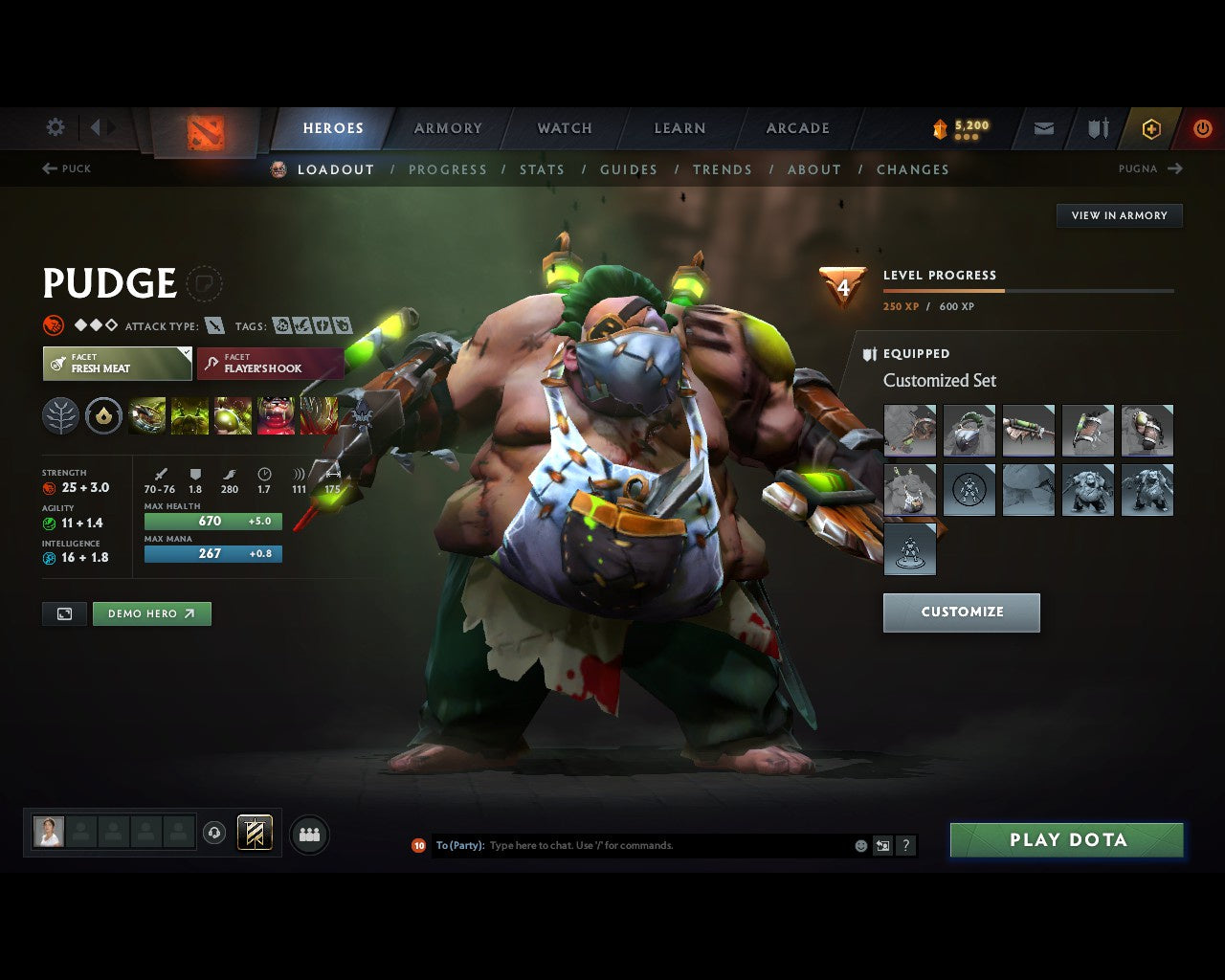Open notifications via the envelope icon

click(x=1042, y=128)
